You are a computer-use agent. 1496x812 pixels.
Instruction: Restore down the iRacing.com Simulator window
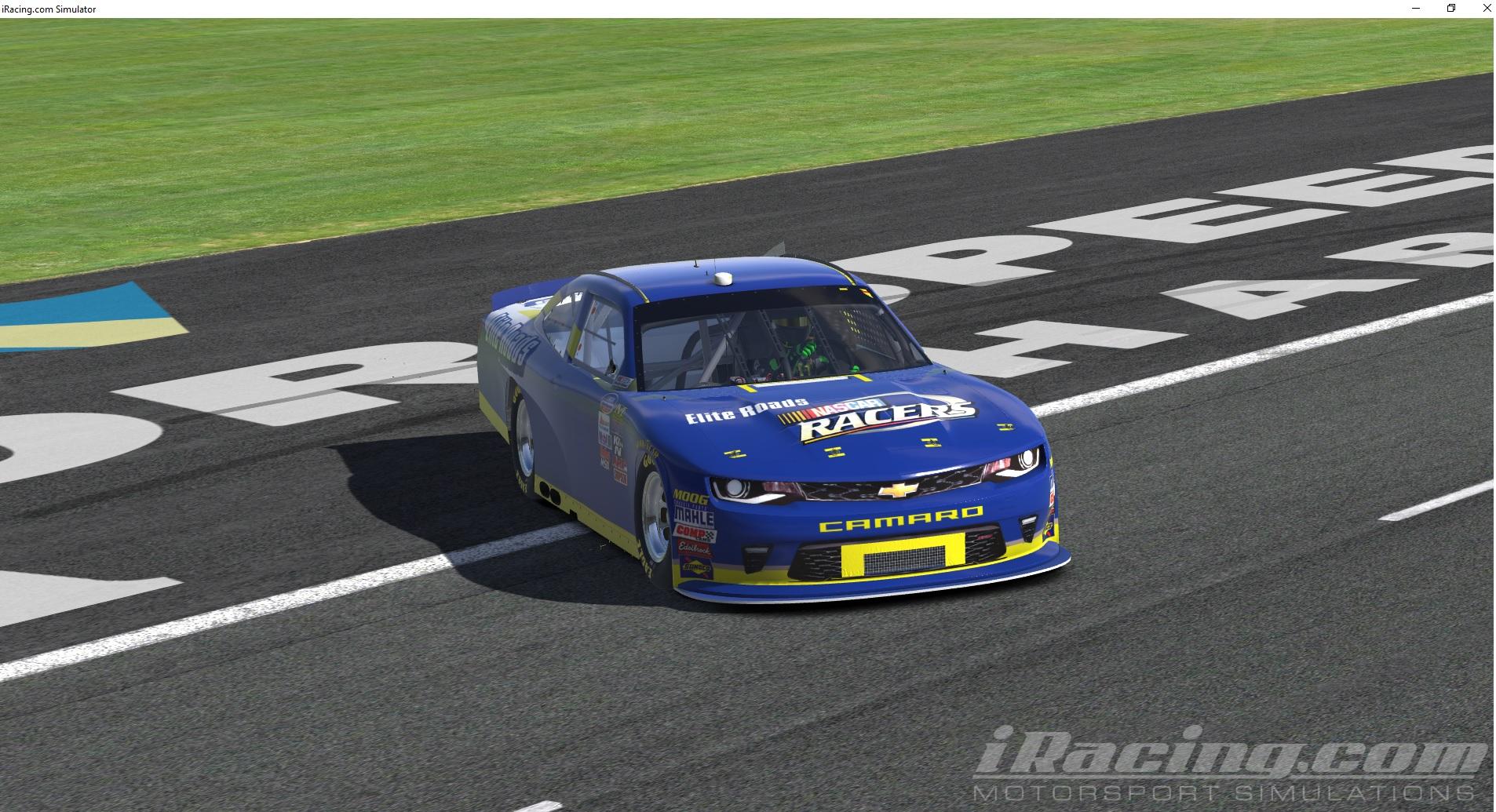[x=1450, y=9]
